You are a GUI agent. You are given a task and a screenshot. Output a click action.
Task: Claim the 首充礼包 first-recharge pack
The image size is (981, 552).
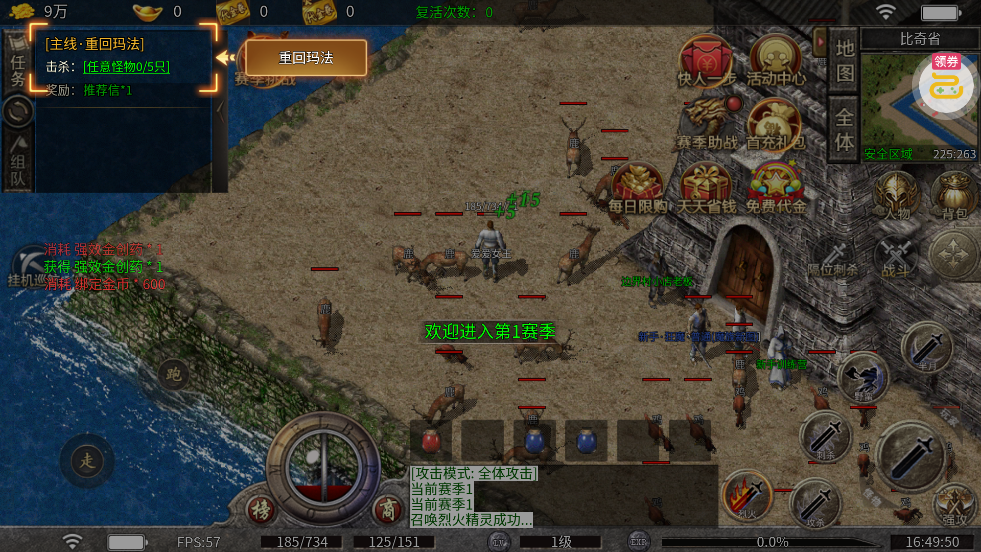tap(775, 123)
